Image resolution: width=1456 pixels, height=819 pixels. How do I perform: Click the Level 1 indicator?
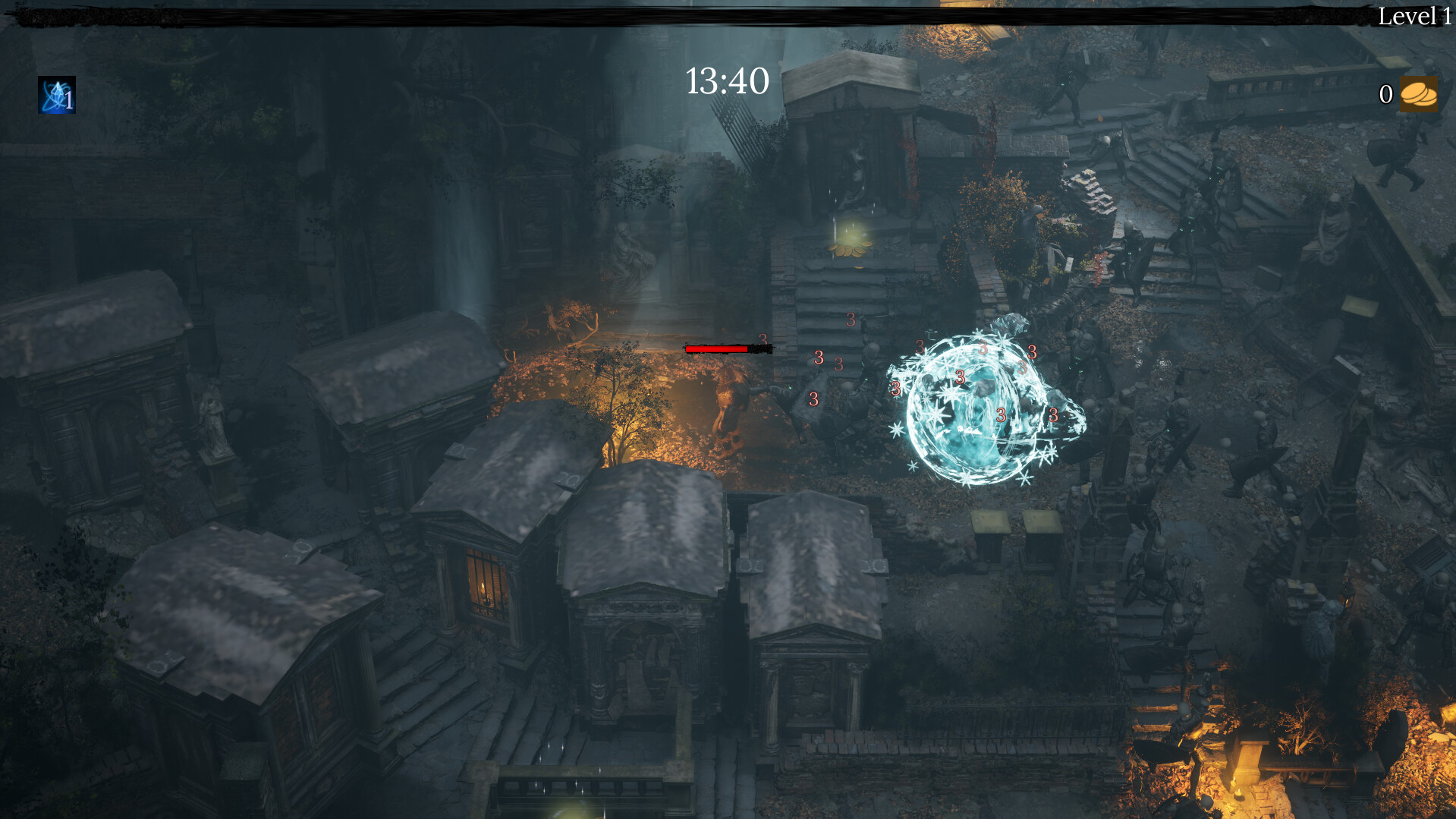(1416, 15)
